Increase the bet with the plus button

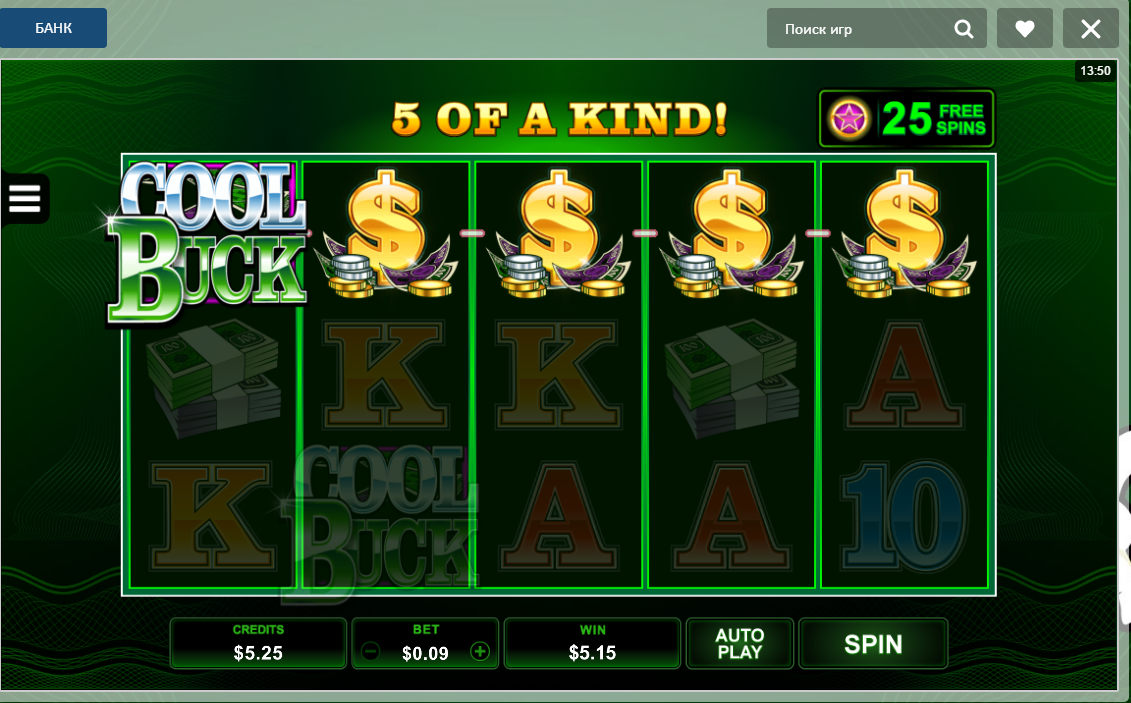coord(480,652)
